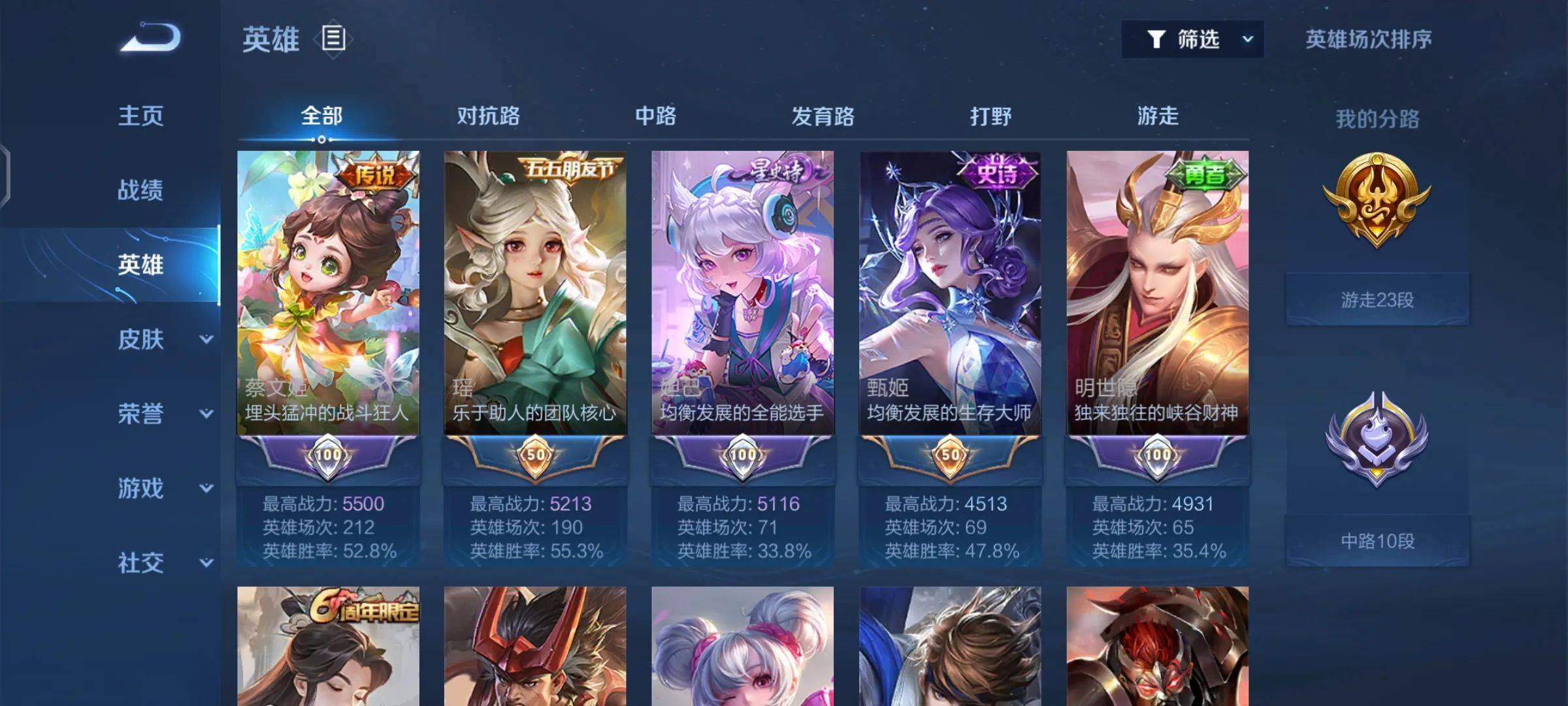View the 明世隐 hero card

(1157, 293)
